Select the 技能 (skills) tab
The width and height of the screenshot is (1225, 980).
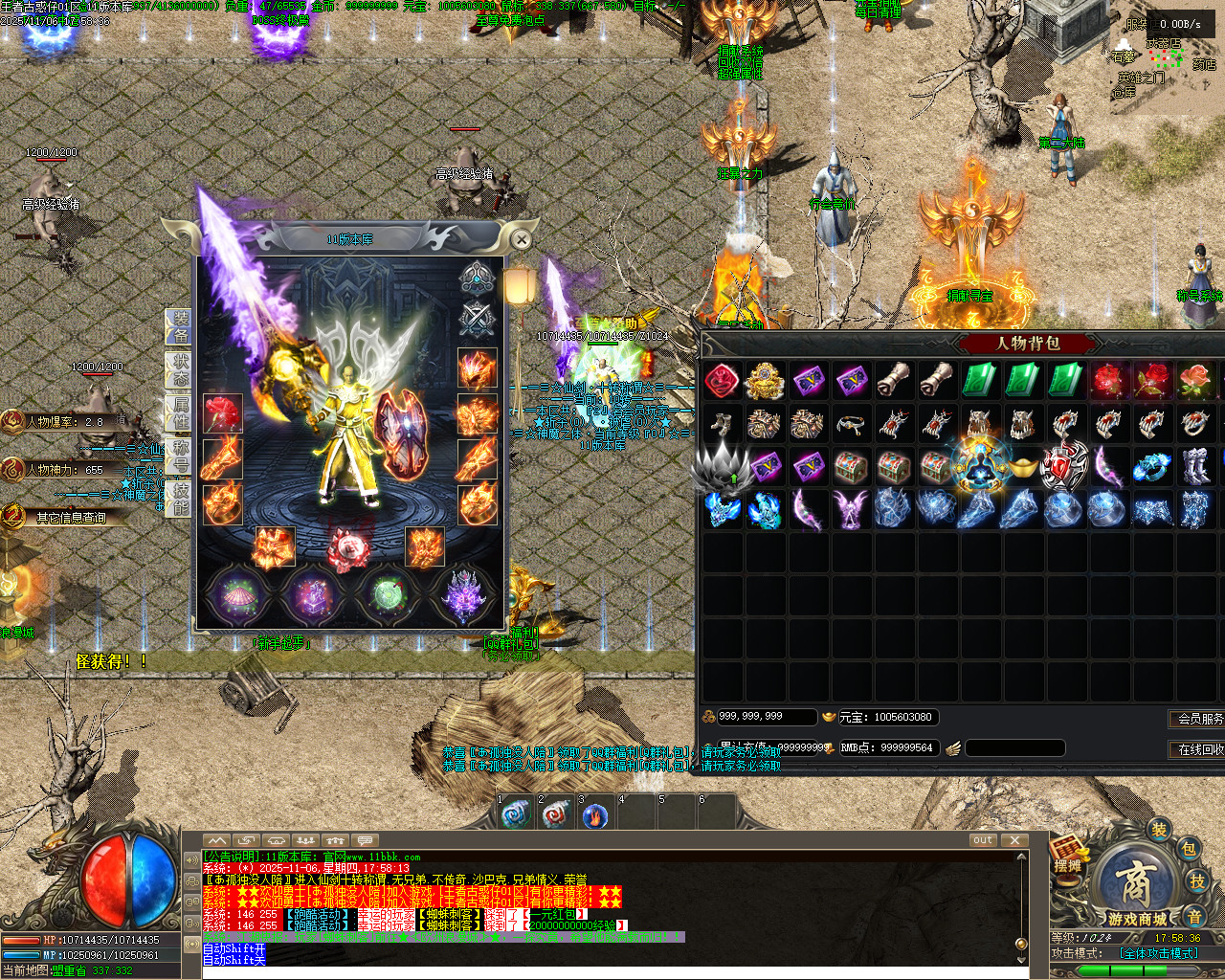coord(180,498)
